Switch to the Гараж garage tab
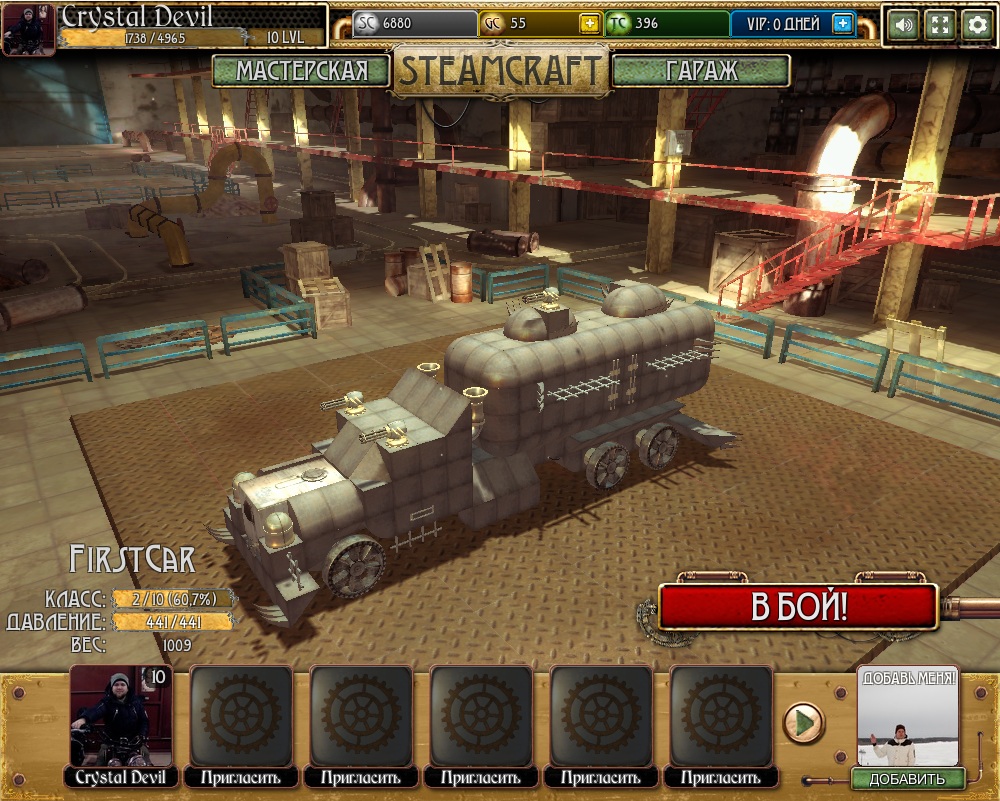This screenshot has width=1000, height=801. coord(700,71)
